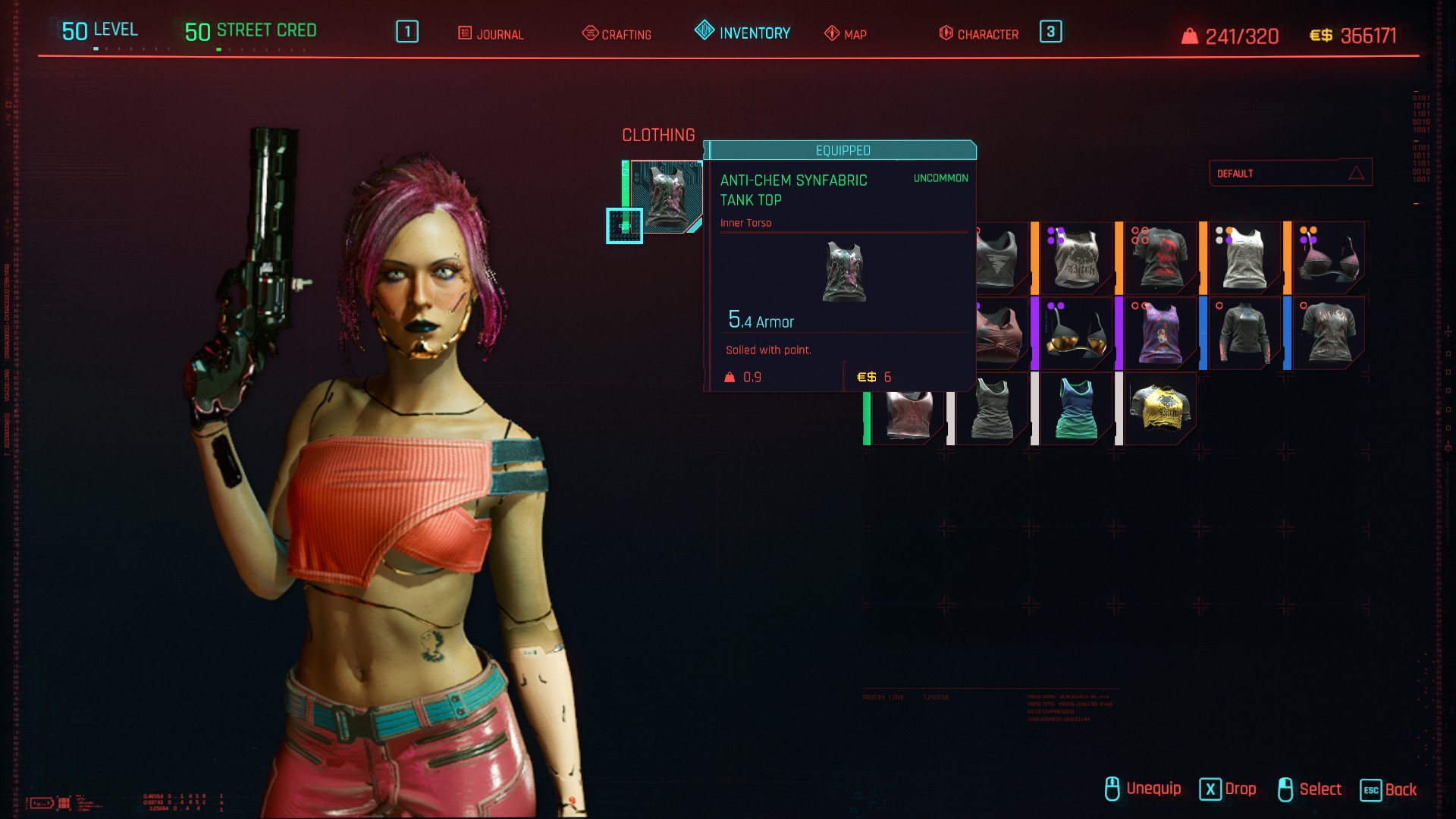Select the black t-shirt with red print
The width and height of the screenshot is (1456, 819).
[x=1159, y=259]
